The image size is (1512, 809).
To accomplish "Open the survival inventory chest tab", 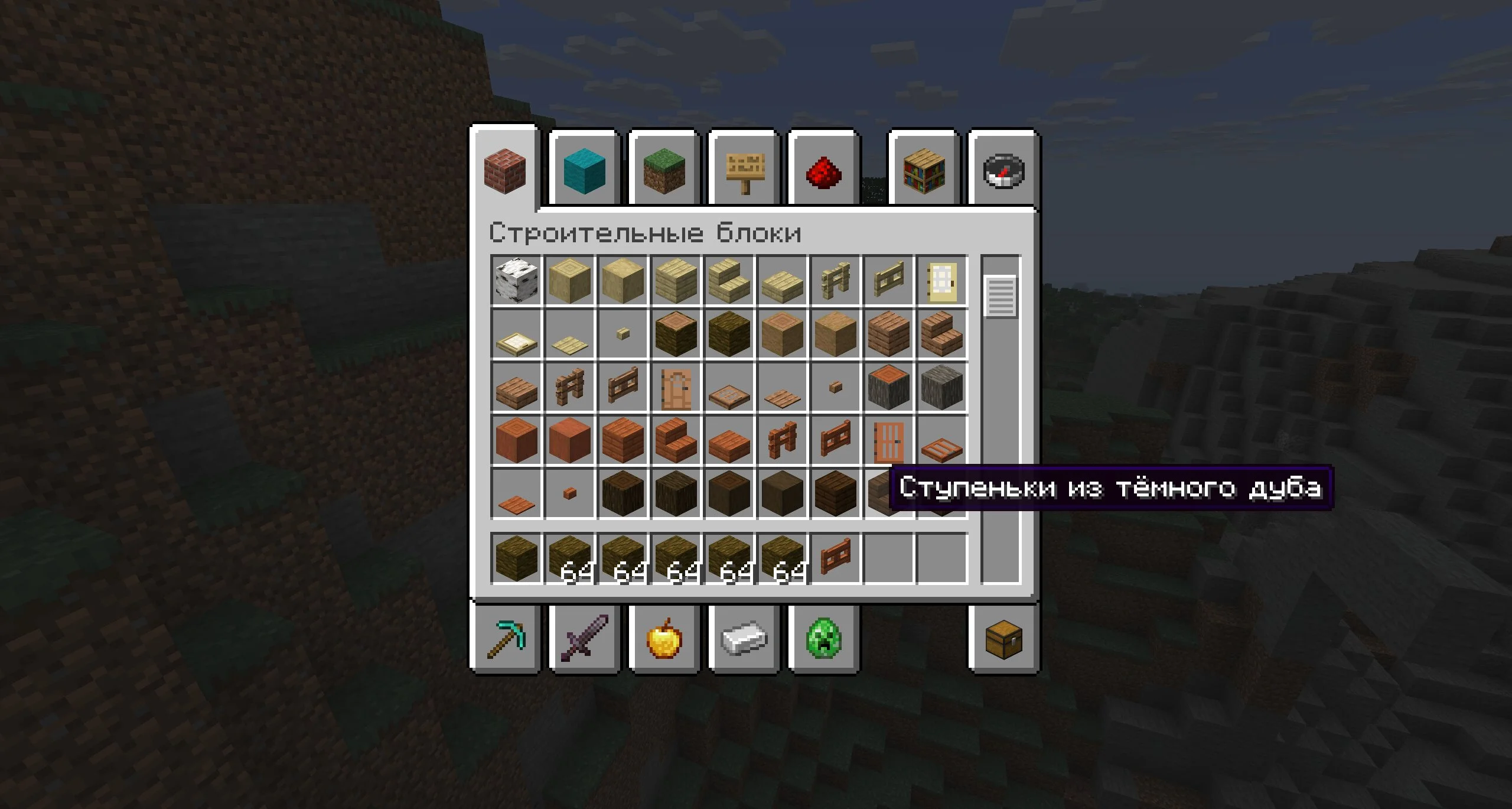I will click(x=1003, y=639).
